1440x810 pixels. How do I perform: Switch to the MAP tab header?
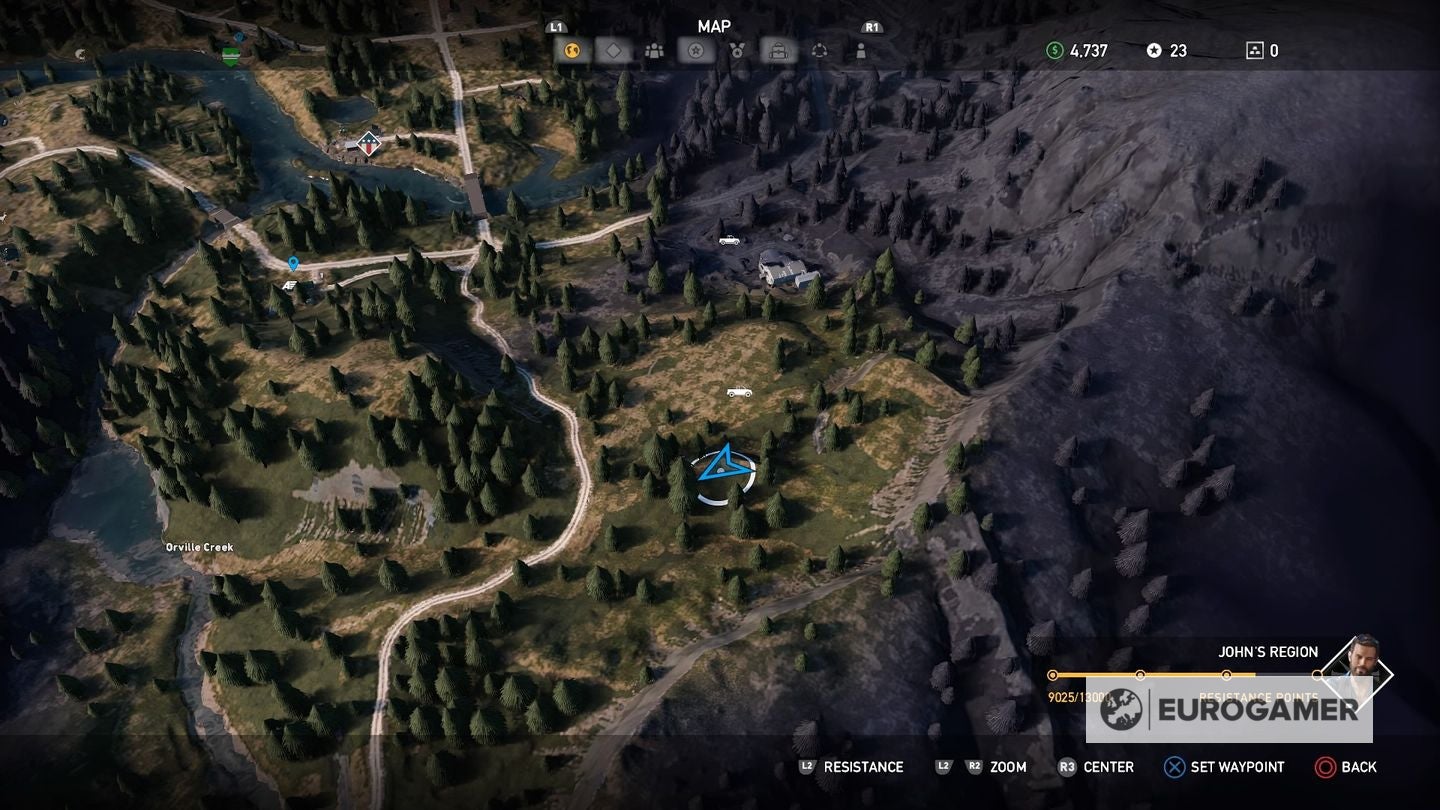point(716,26)
